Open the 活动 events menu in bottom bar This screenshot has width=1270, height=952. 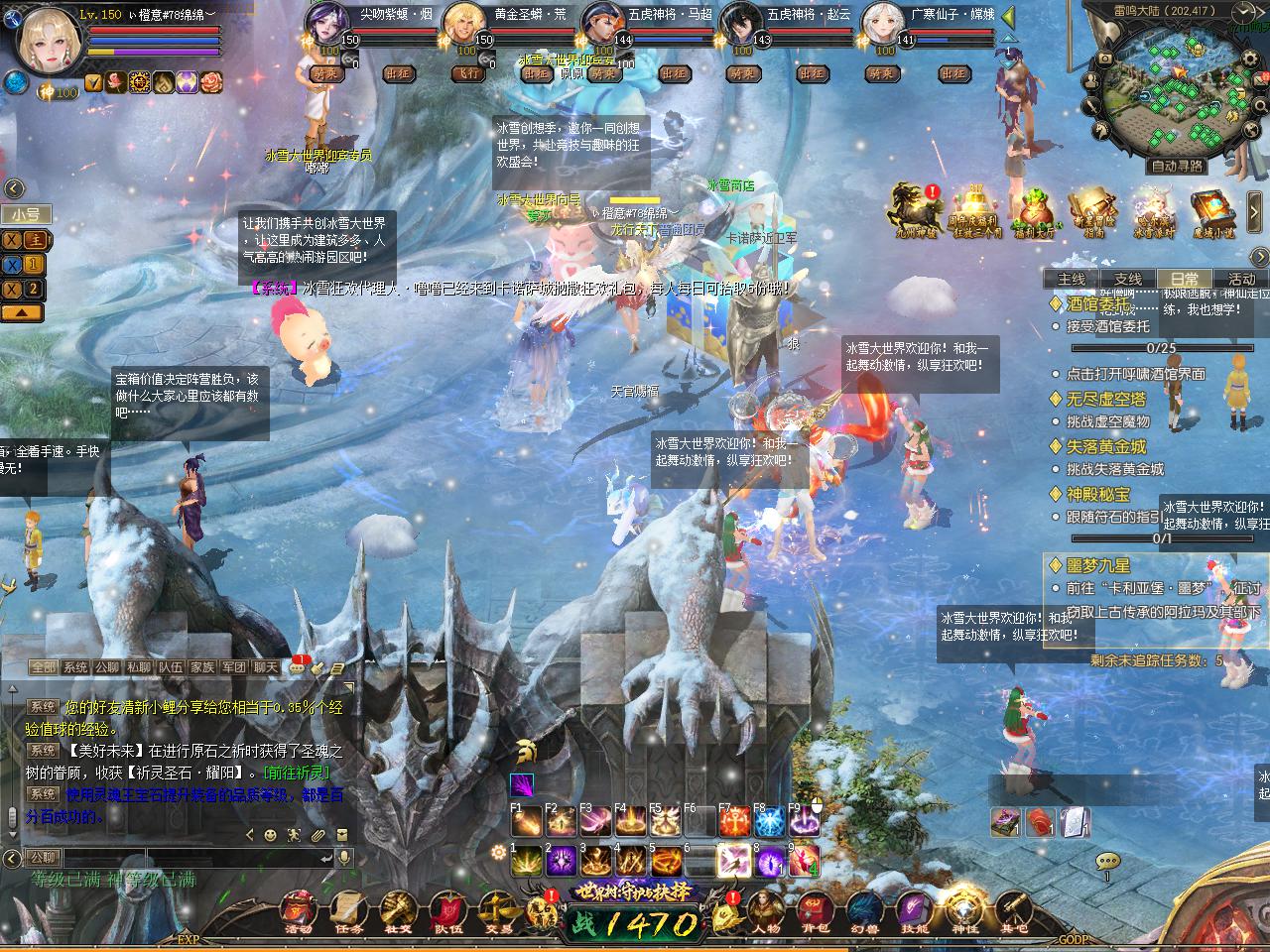click(298, 911)
